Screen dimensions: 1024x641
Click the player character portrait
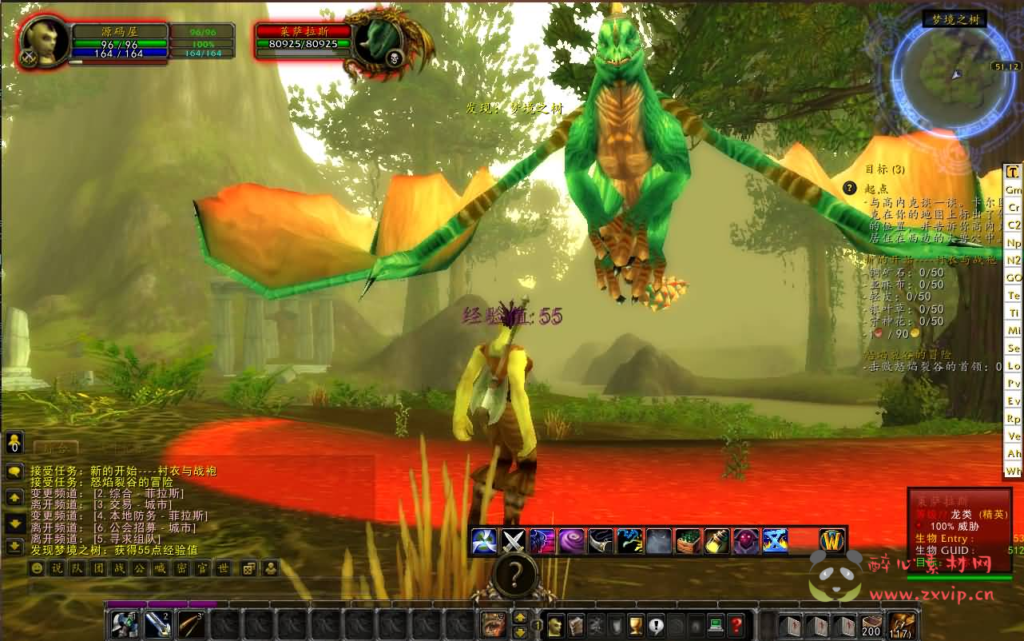[43, 41]
